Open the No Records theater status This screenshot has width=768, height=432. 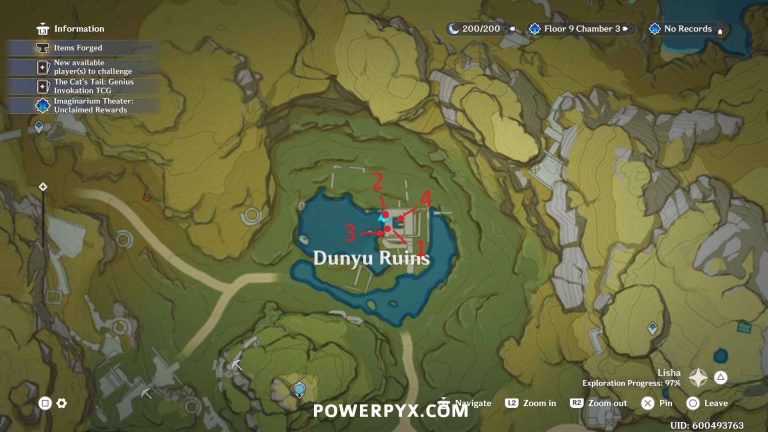coord(685,29)
